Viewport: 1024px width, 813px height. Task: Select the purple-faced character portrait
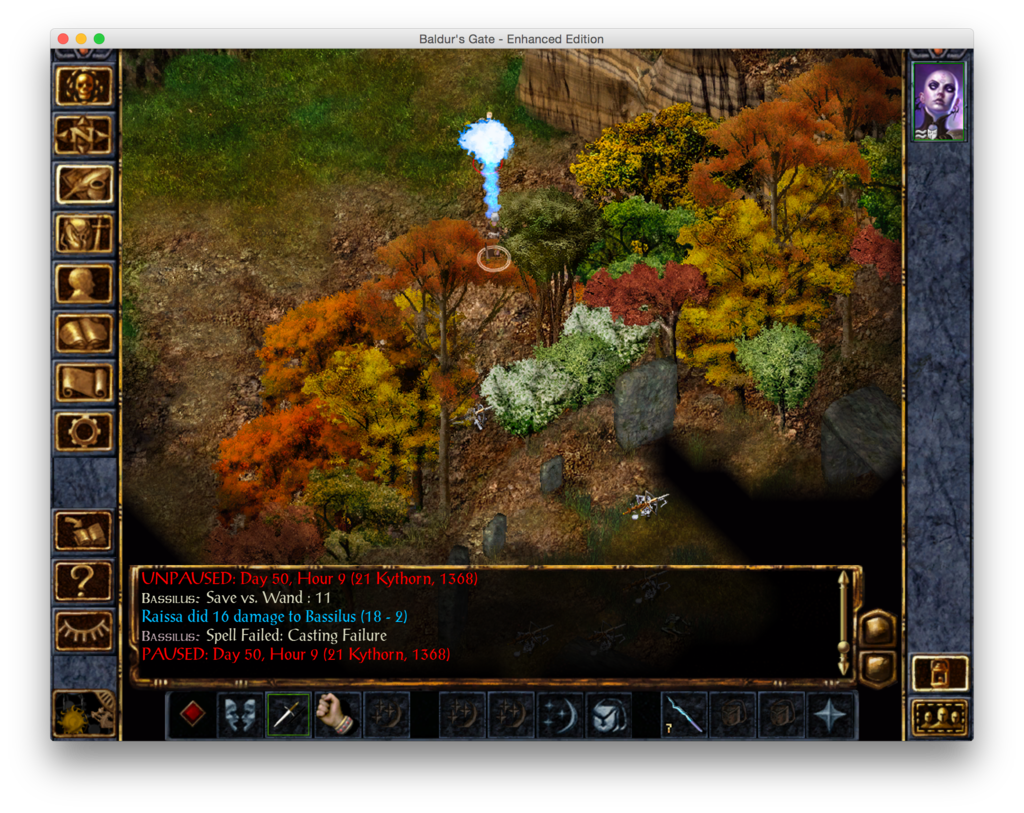[939, 101]
